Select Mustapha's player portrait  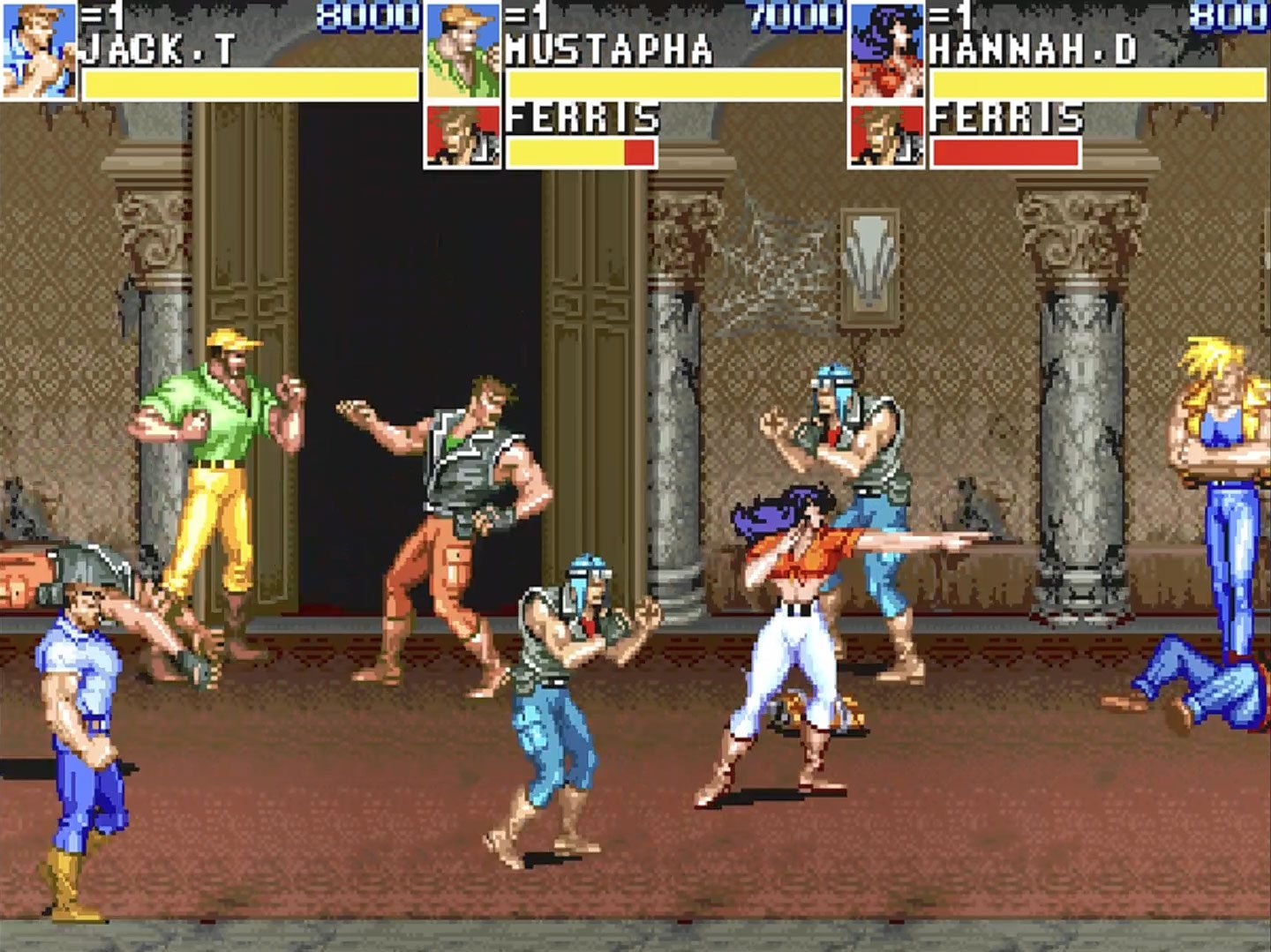click(463, 50)
